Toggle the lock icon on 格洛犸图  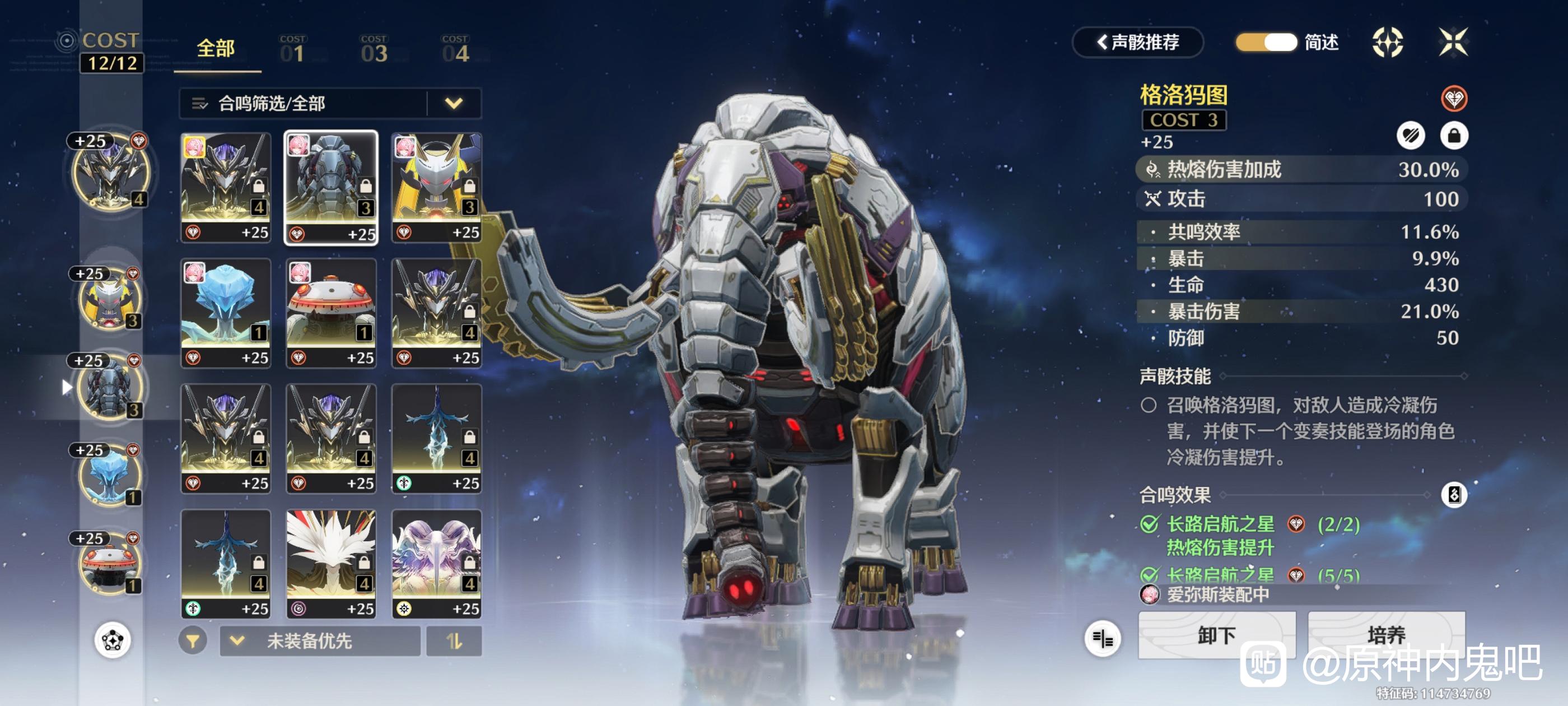(1454, 135)
